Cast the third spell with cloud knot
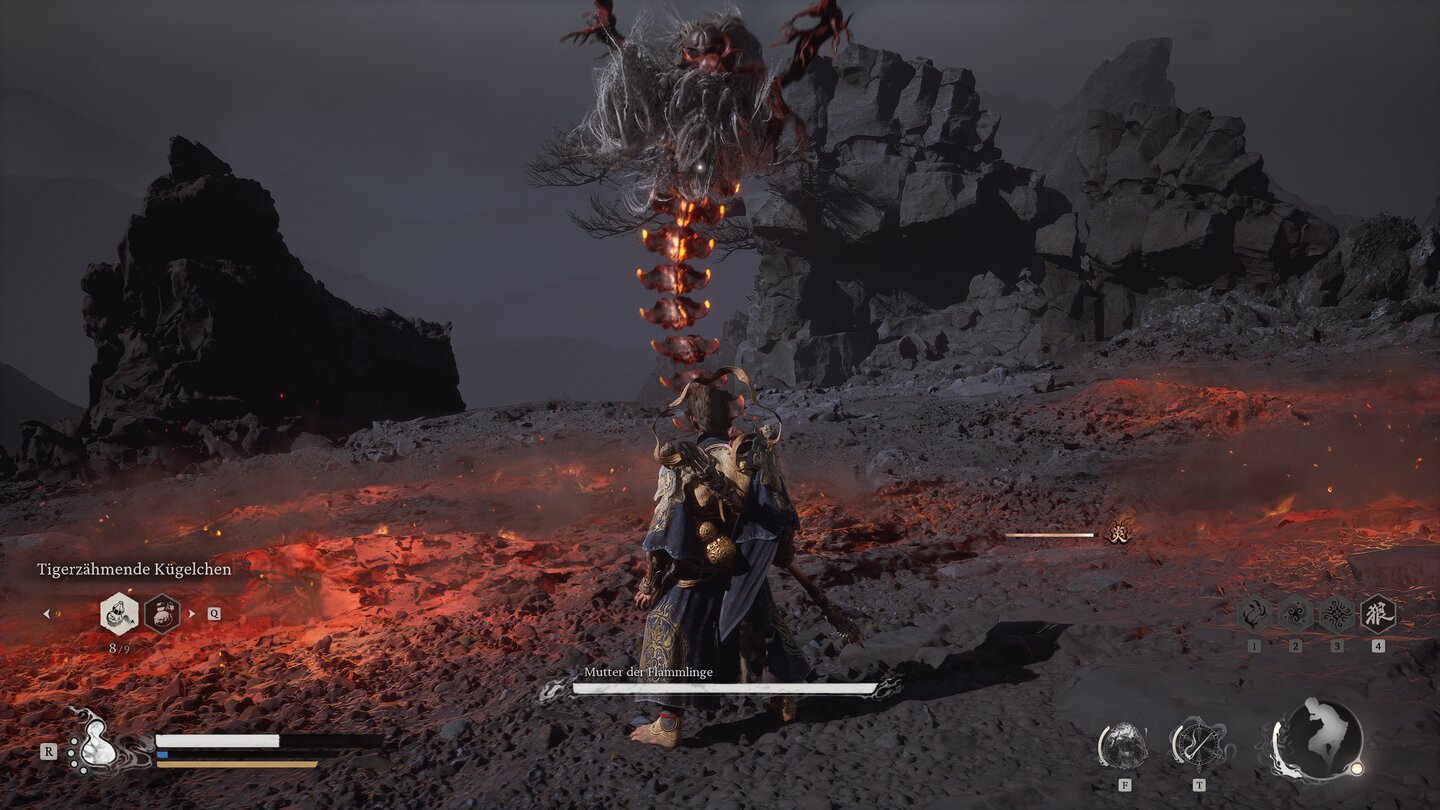1440x810 pixels. pyautogui.click(x=1337, y=613)
